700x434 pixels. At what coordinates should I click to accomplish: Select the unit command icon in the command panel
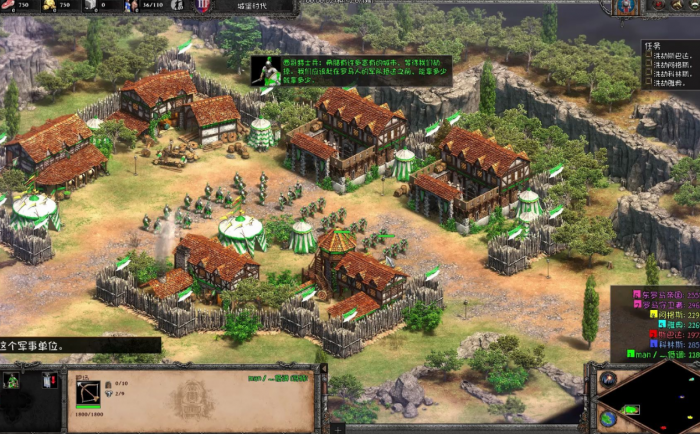coord(13,381)
